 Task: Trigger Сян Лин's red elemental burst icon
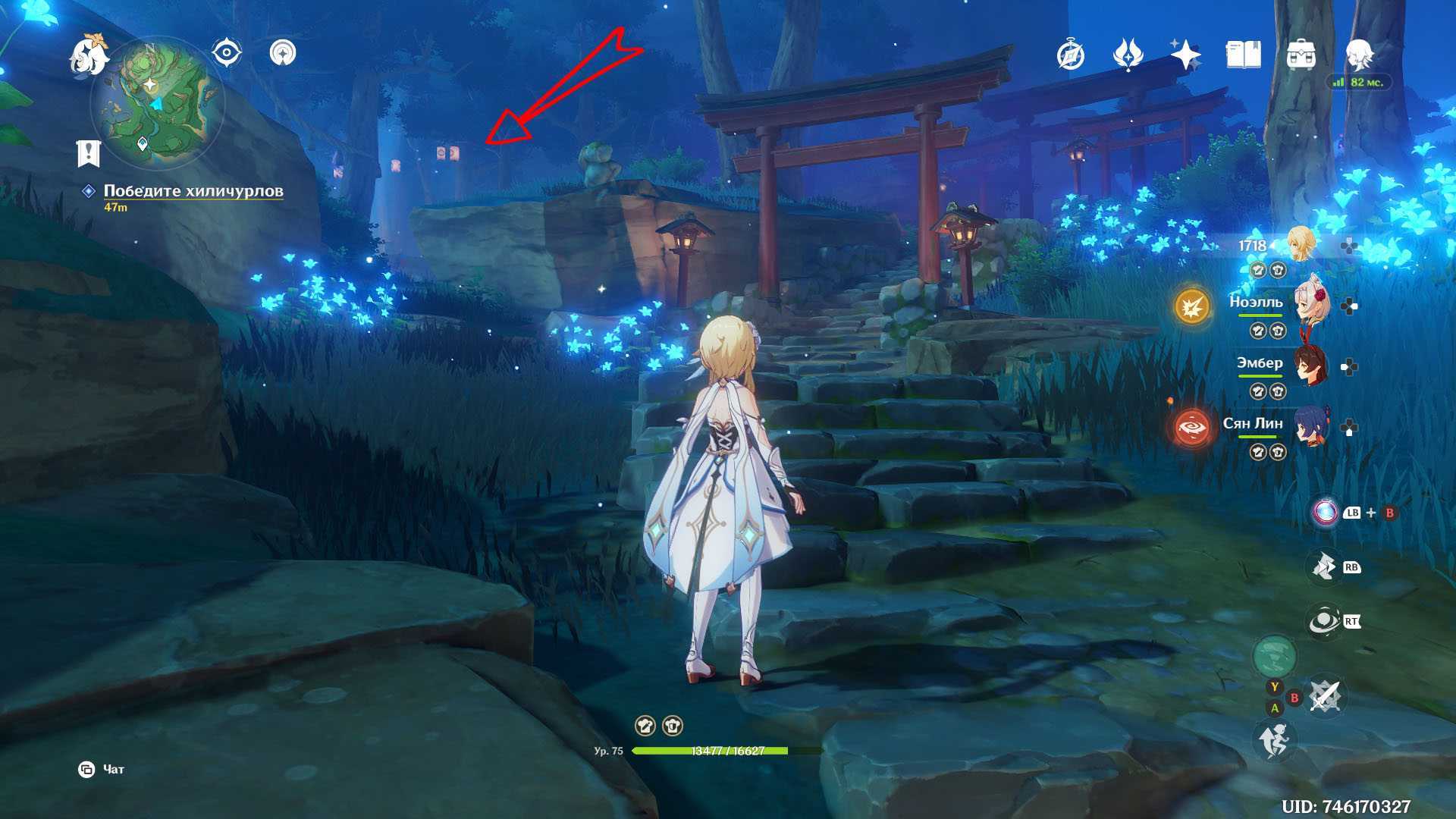[1191, 427]
